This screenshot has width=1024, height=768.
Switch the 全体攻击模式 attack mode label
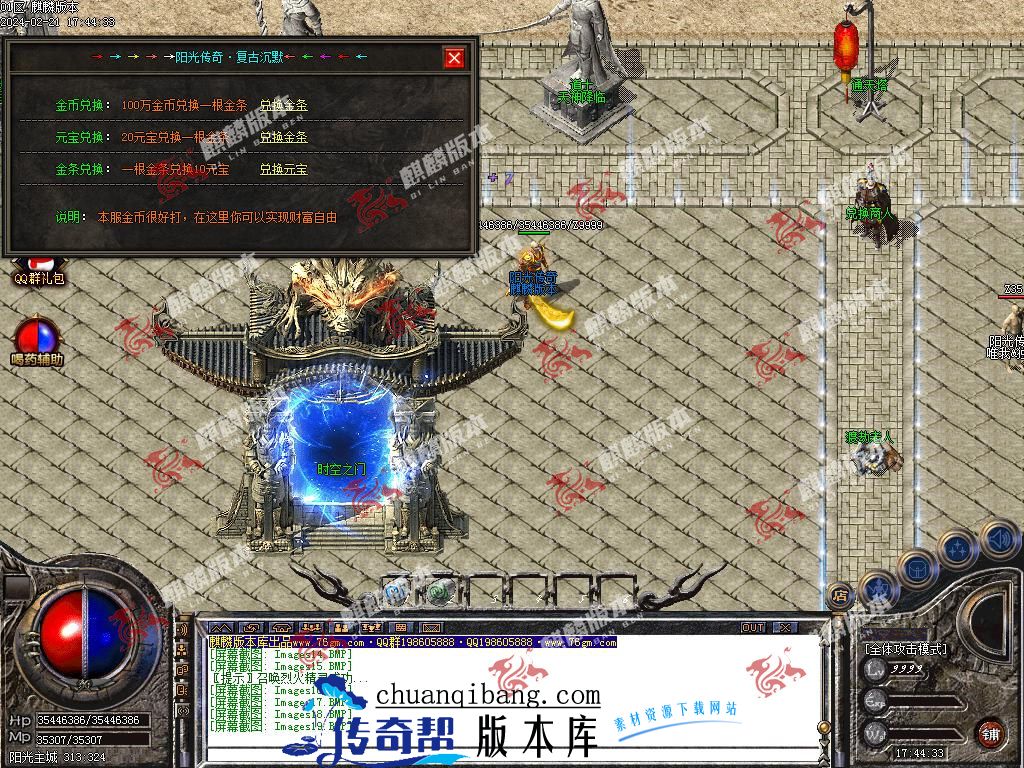(905, 649)
